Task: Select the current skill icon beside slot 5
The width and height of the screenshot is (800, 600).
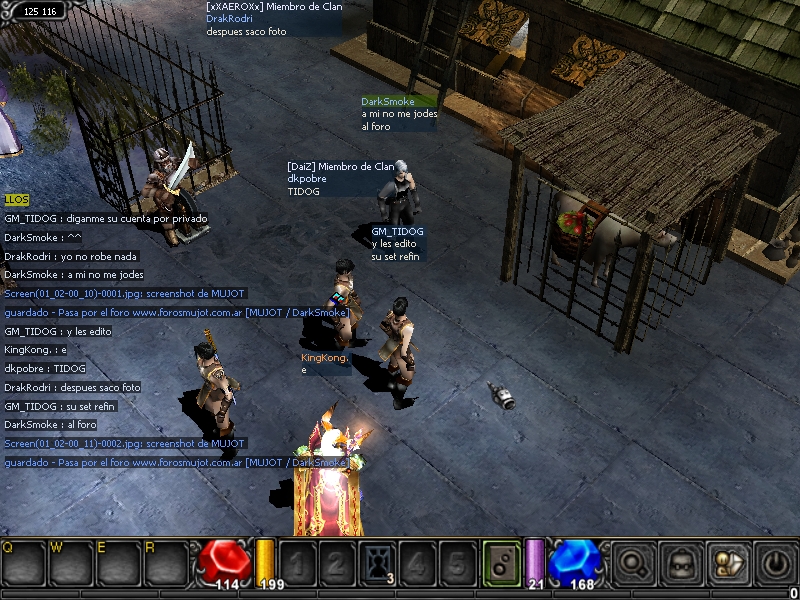Action: (x=501, y=563)
